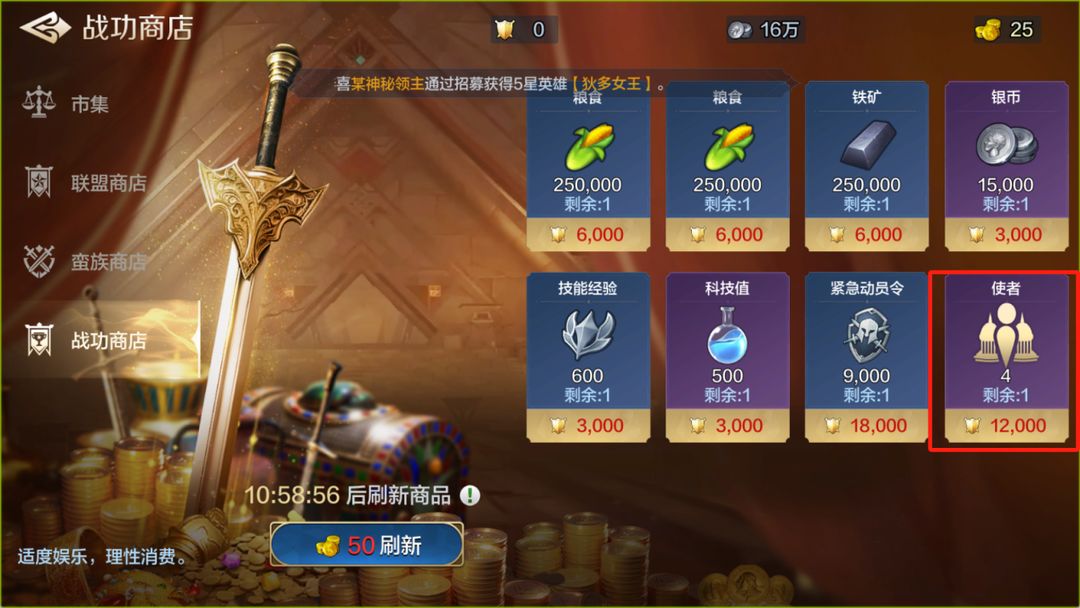Choose the 紧急动员令 mobilization order item
This screenshot has height=608, width=1080.
[866, 357]
